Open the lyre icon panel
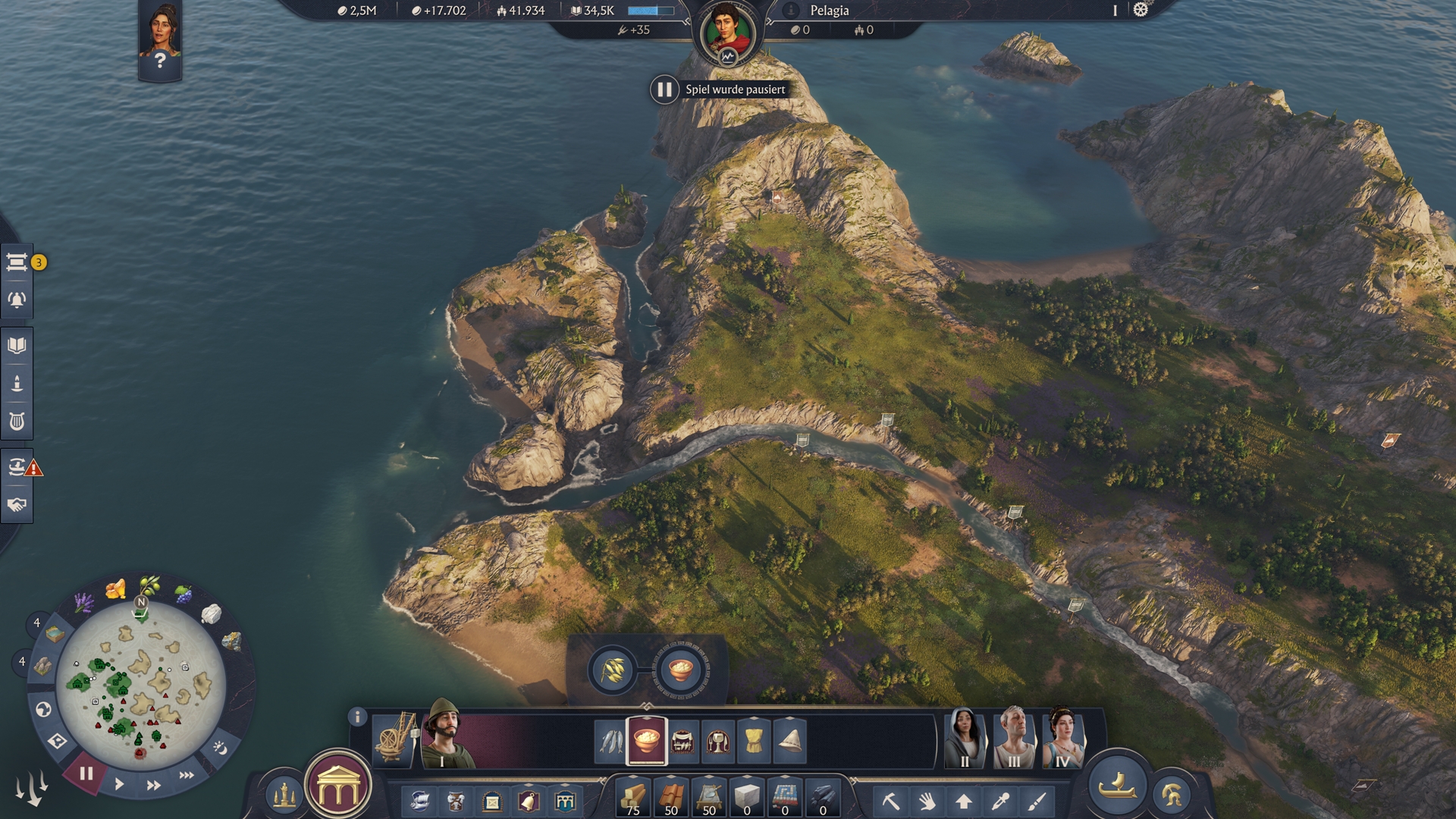This screenshot has height=819, width=1456. click(x=17, y=422)
